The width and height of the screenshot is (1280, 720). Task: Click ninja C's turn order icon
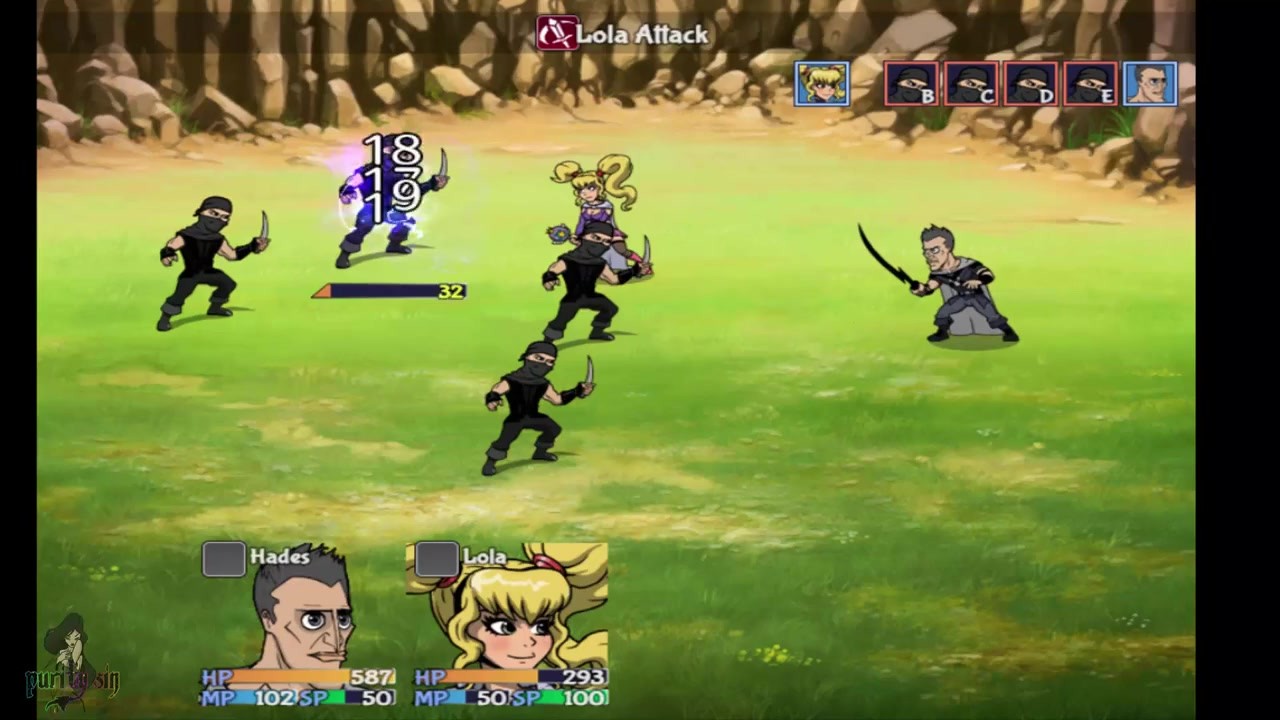[x=971, y=84]
